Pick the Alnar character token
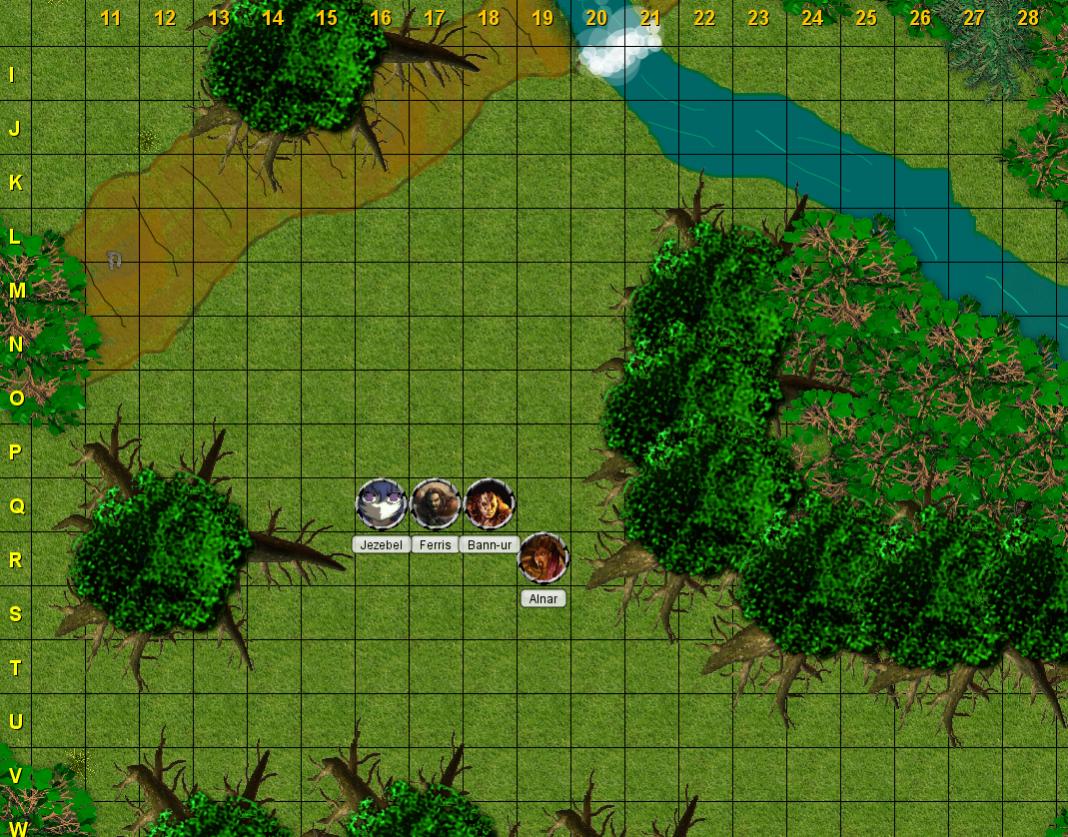Viewport: 1068px width, 837px height. click(x=543, y=558)
